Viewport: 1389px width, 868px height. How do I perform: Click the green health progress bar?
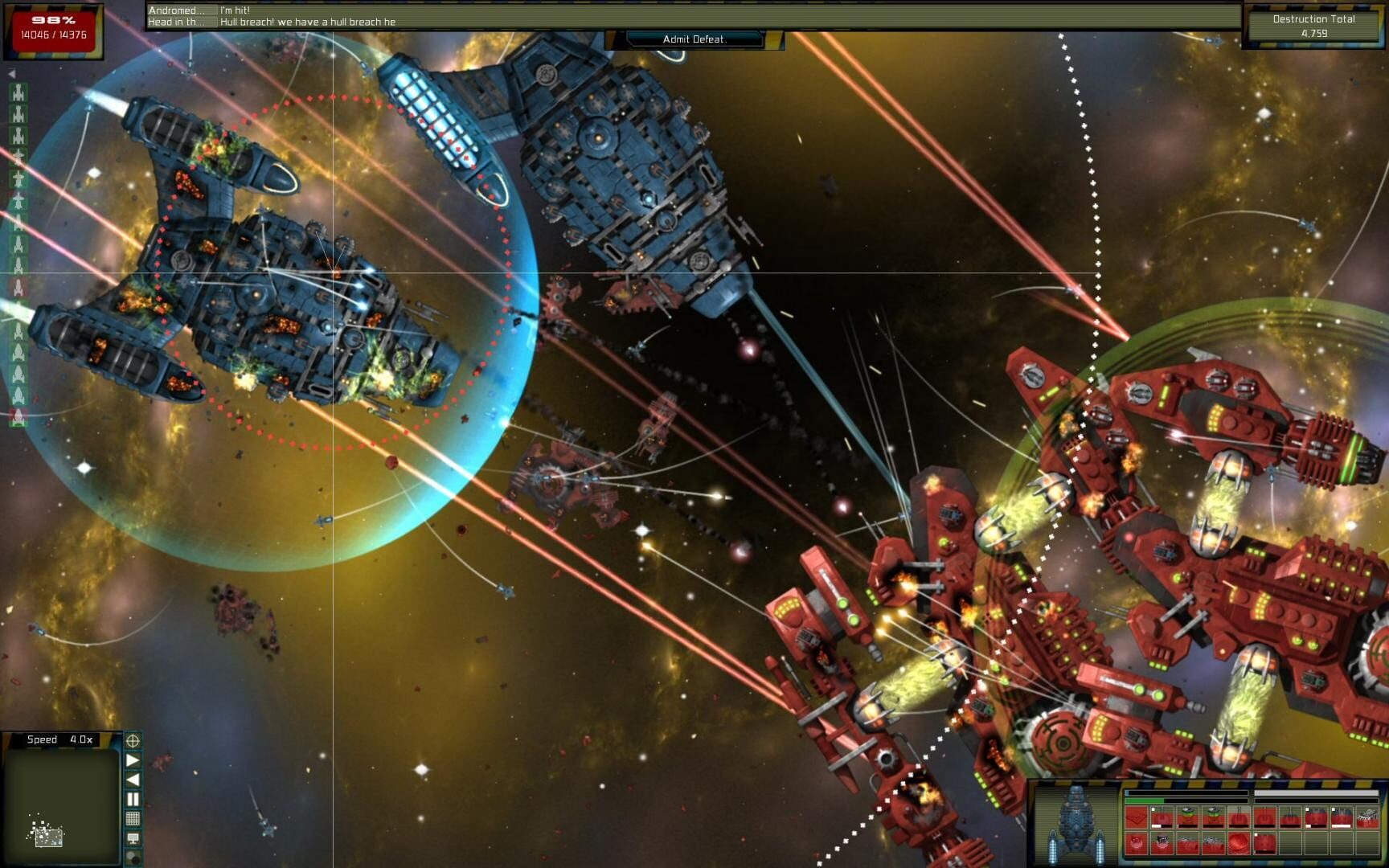coord(1145,800)
